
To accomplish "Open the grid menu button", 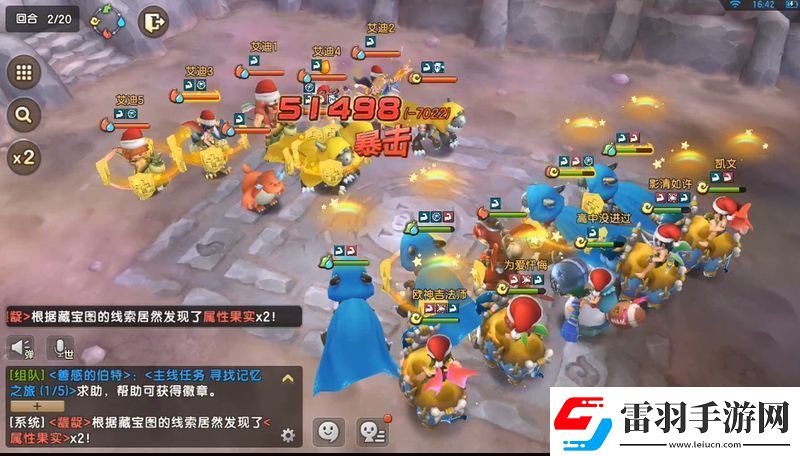I will point(24,73).
